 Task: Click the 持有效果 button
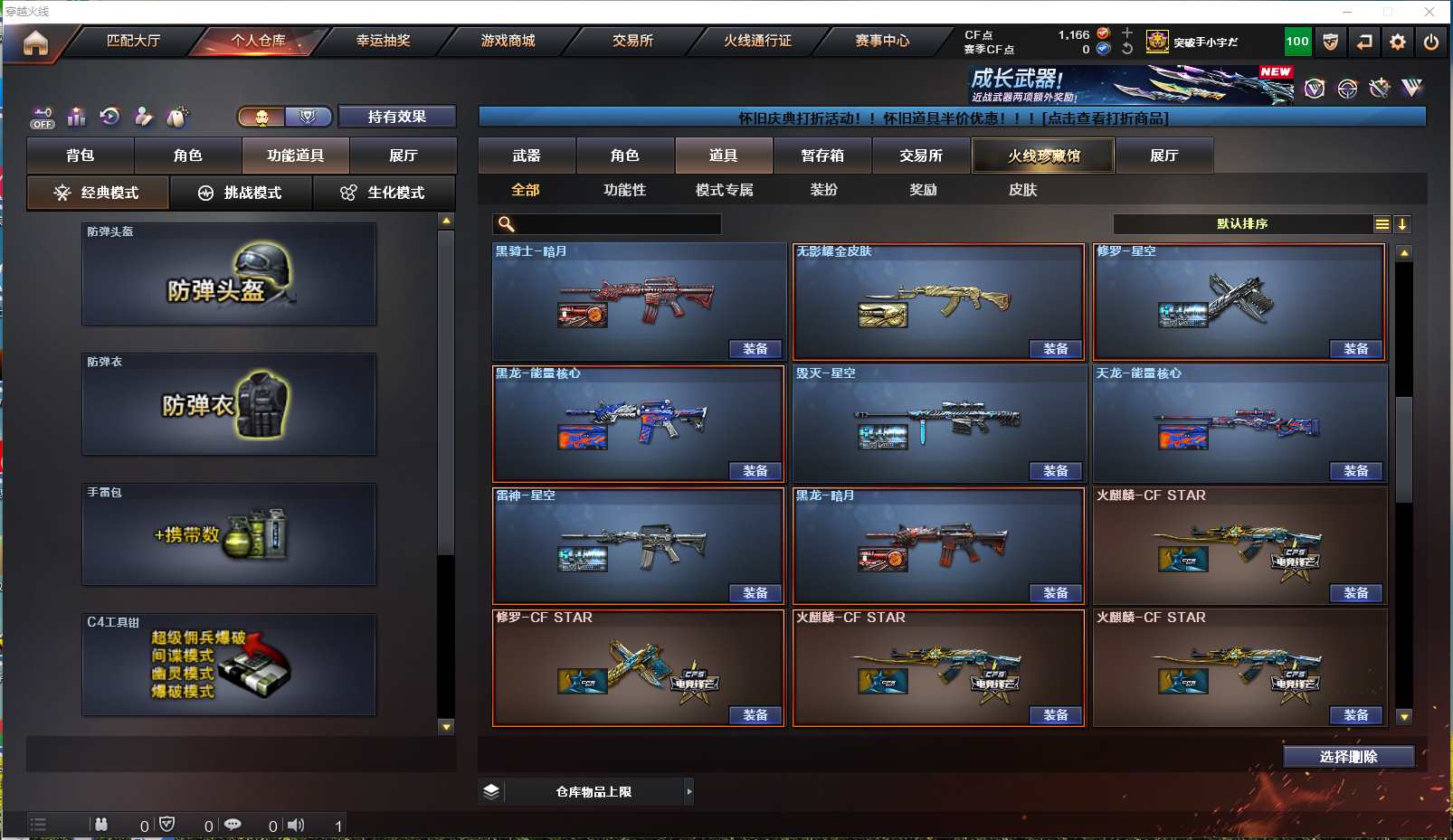(x=396, y=117)
